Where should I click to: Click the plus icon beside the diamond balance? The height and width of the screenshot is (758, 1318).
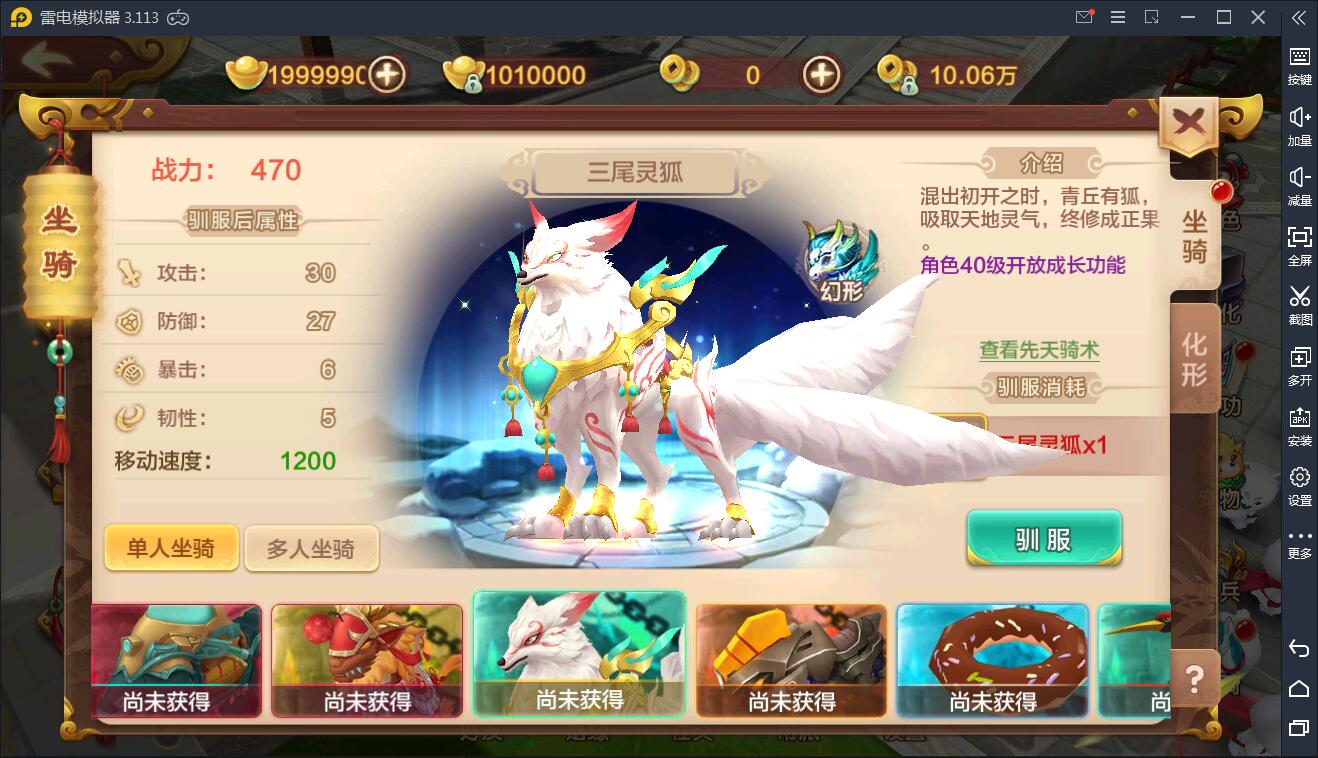point(820,74)
